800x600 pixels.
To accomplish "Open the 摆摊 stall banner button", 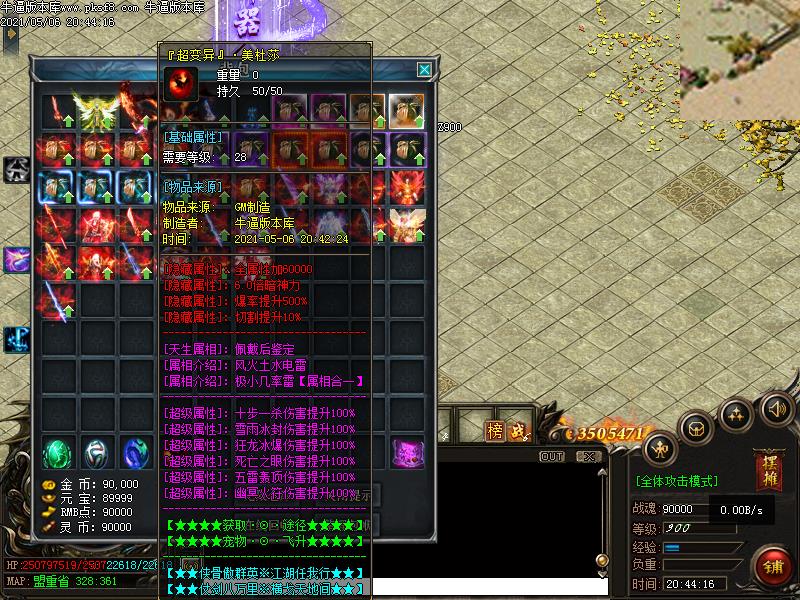I will pos(768,470).
